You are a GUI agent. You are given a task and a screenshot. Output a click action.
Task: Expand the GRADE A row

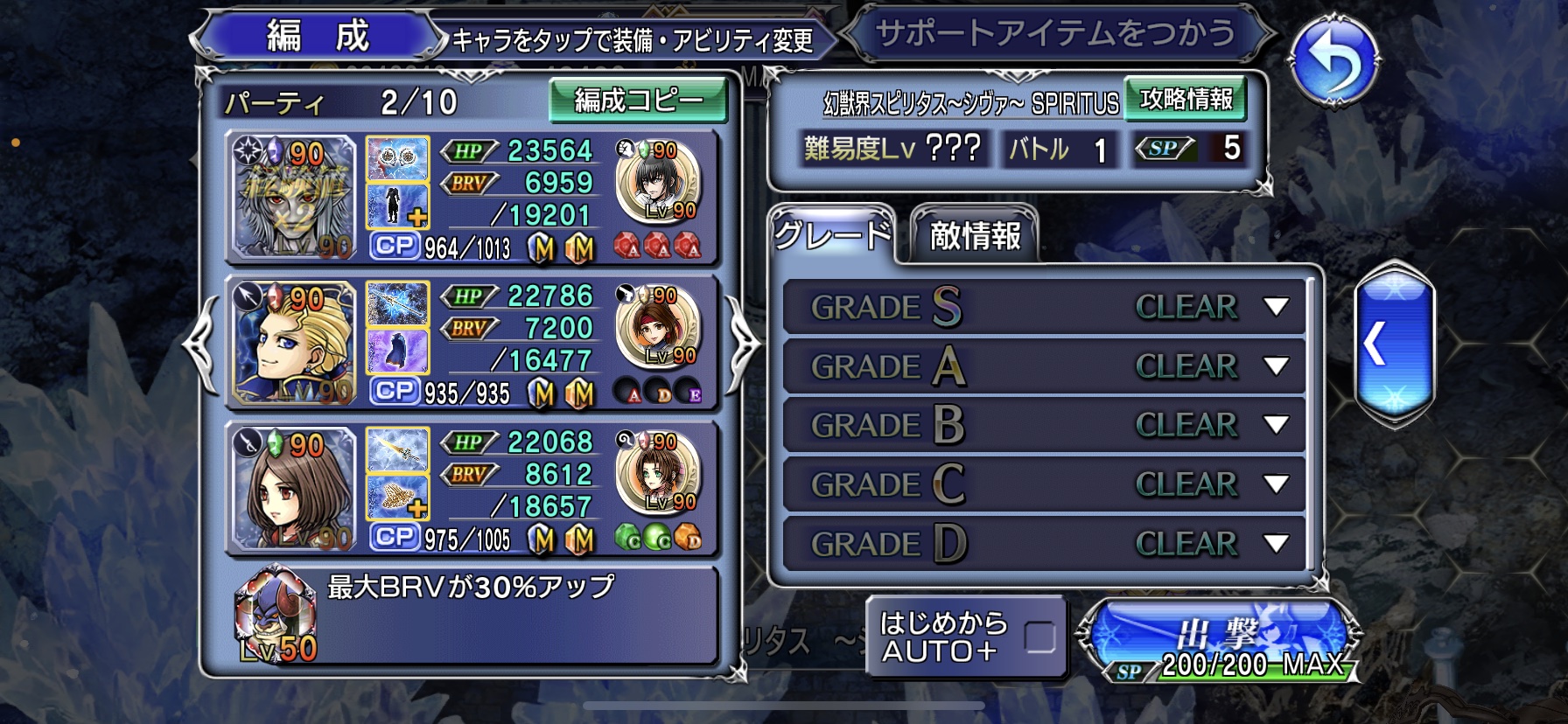(x=1276, y=366)
